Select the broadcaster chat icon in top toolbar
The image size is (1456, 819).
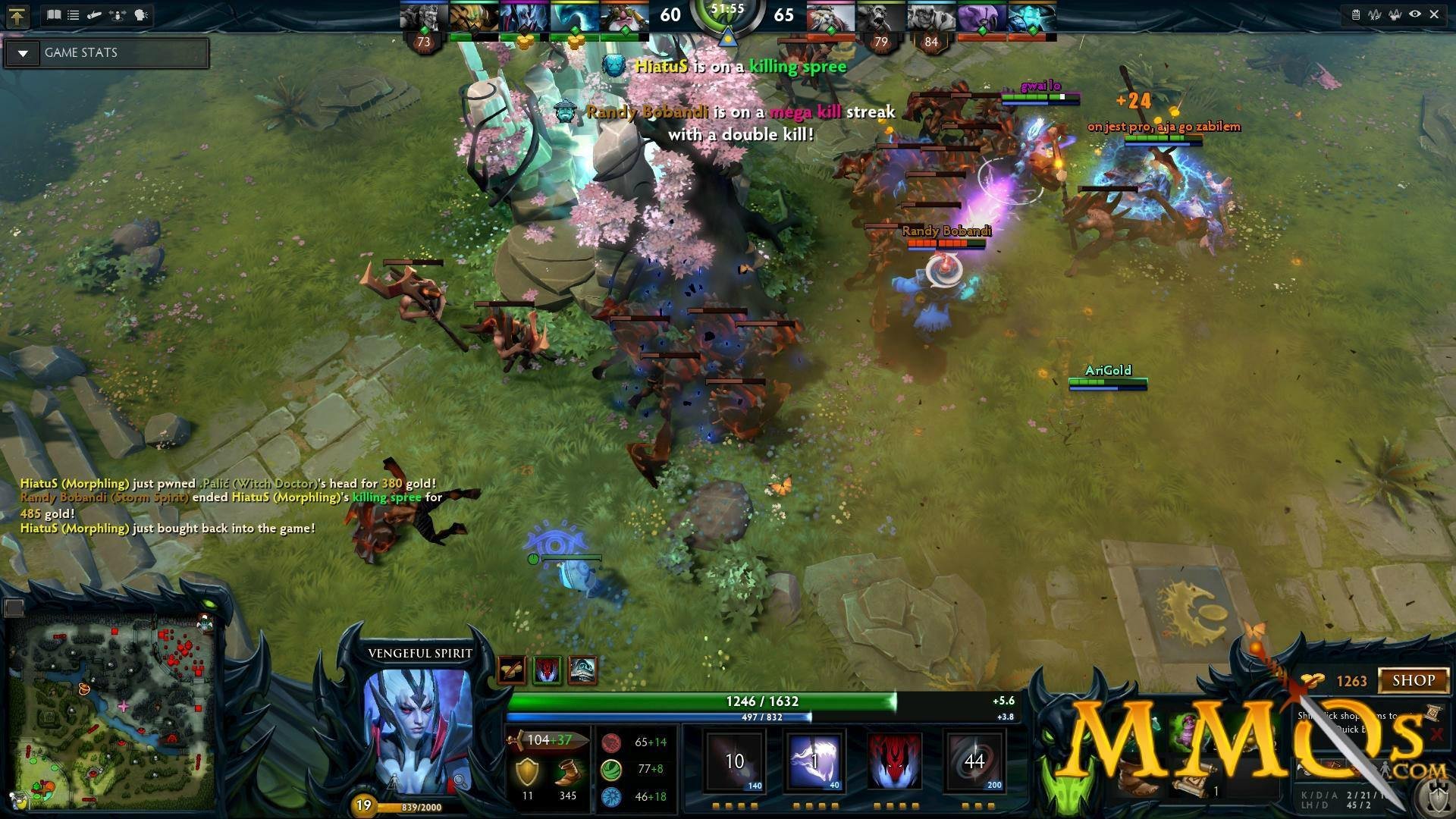tap(140, 15)
